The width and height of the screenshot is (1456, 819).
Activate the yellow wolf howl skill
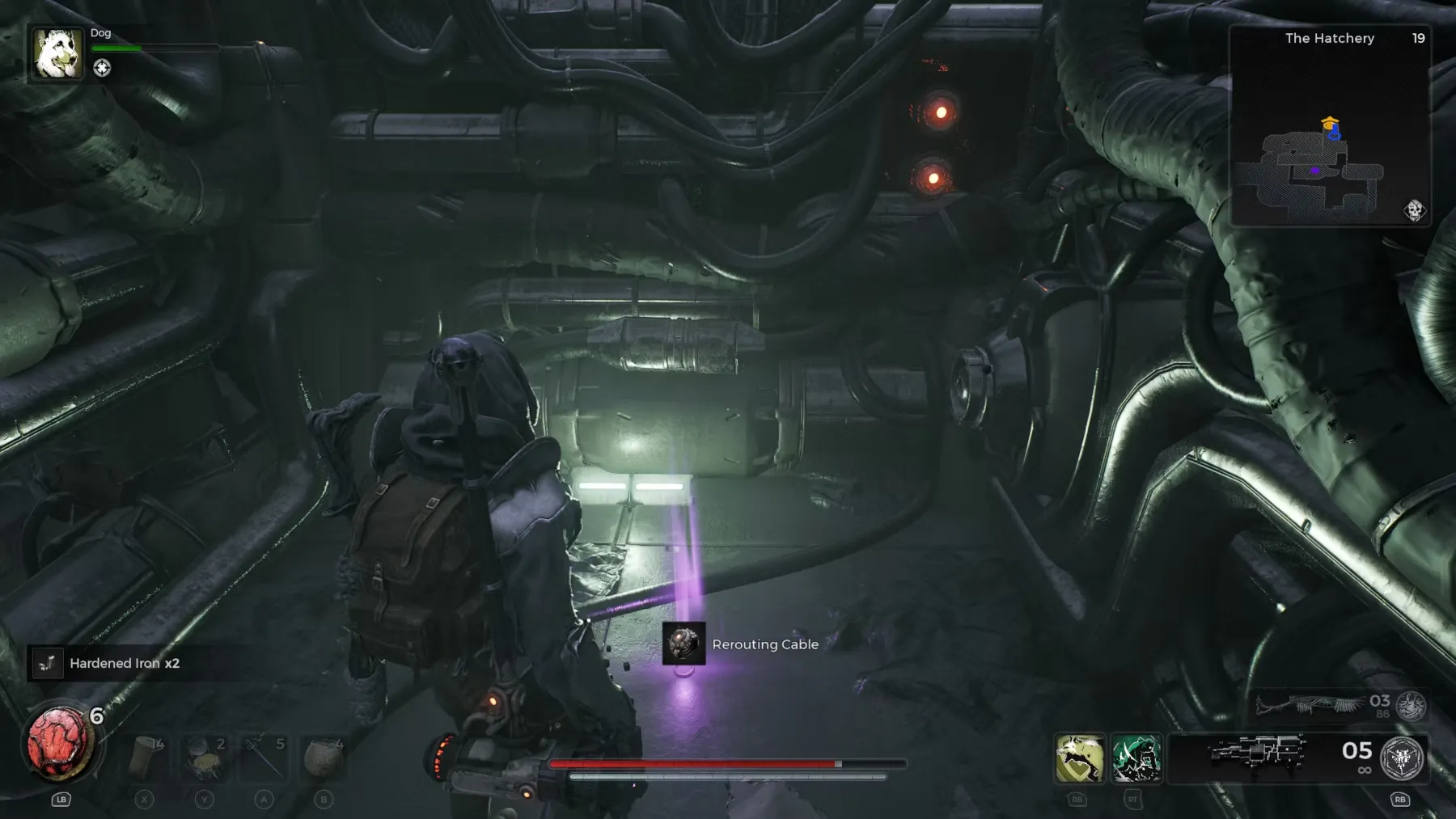pos(1079,758)
